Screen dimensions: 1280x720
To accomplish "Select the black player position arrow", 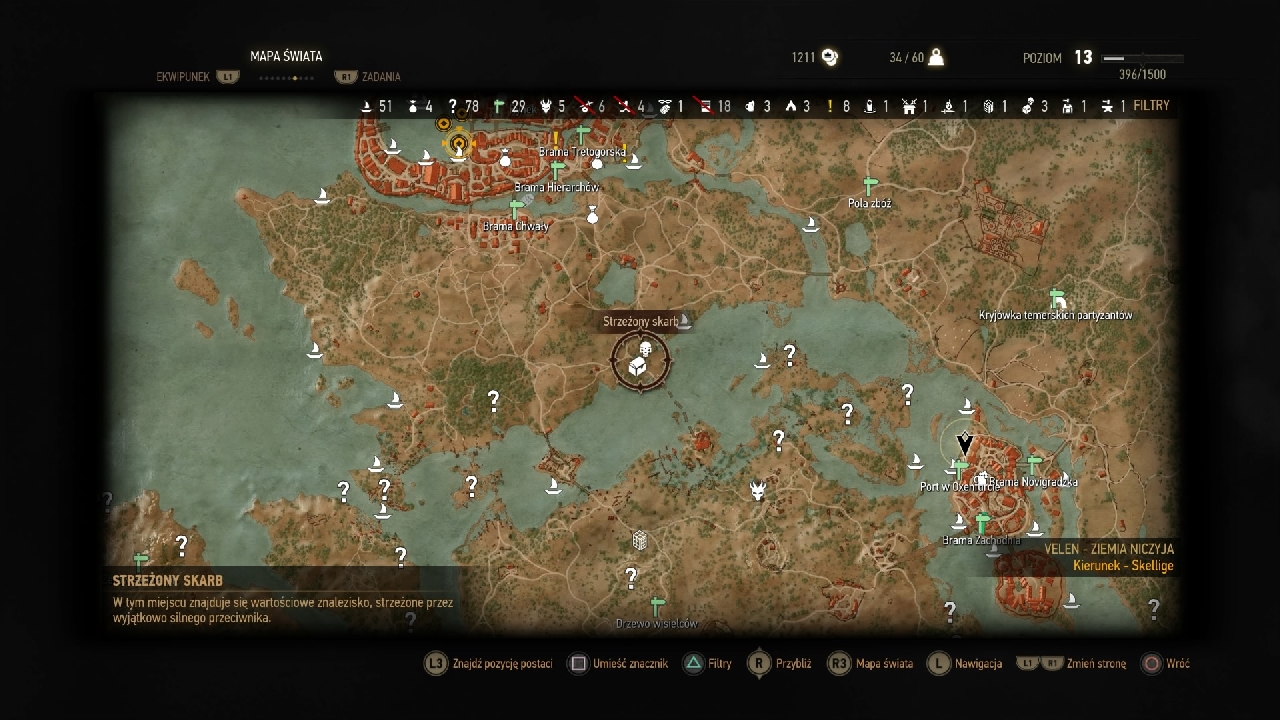I will point(965,442).
